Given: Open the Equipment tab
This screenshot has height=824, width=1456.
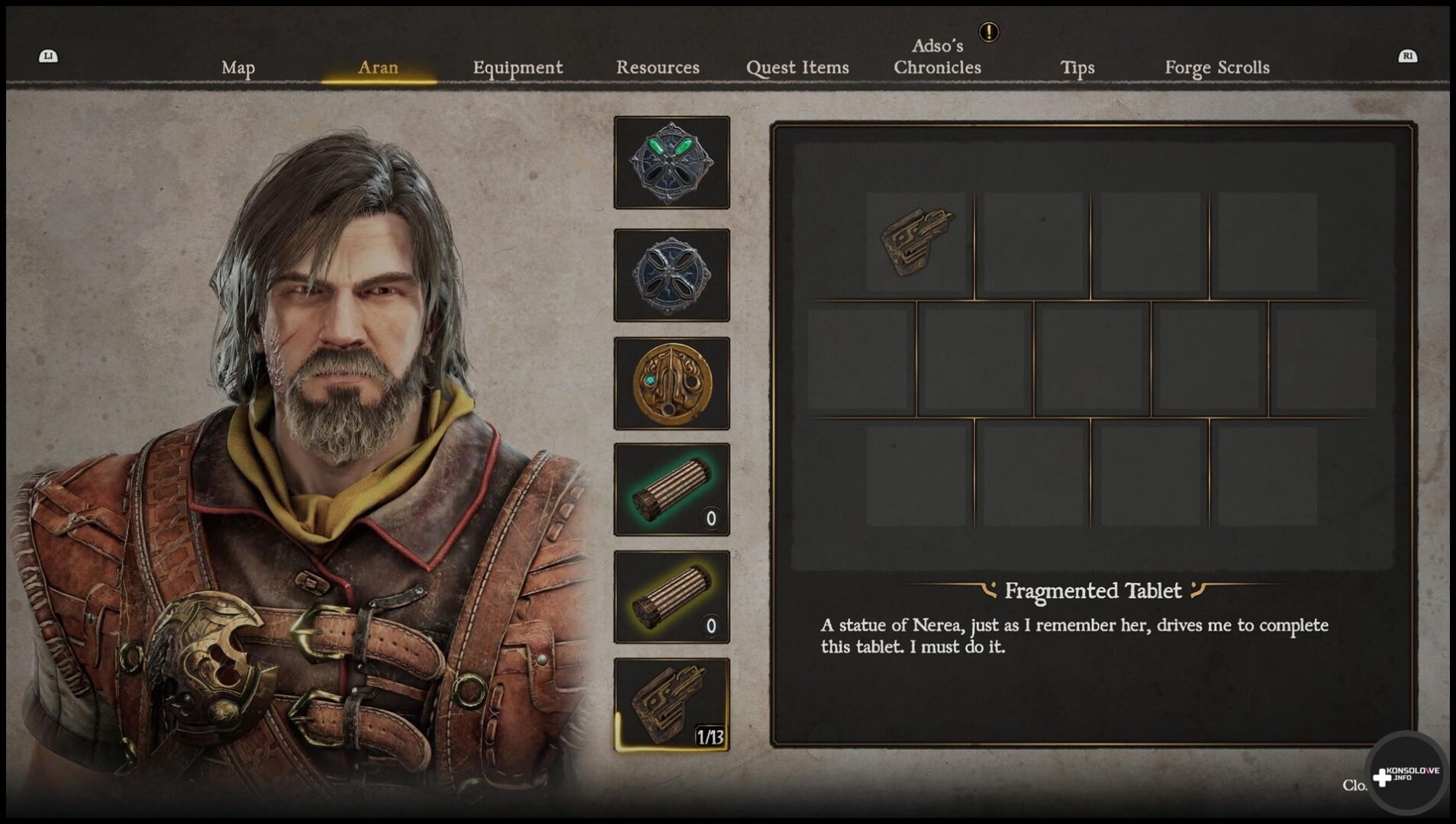Looking at the screenshot, I should pyautogui.click(x=517, y=68).
